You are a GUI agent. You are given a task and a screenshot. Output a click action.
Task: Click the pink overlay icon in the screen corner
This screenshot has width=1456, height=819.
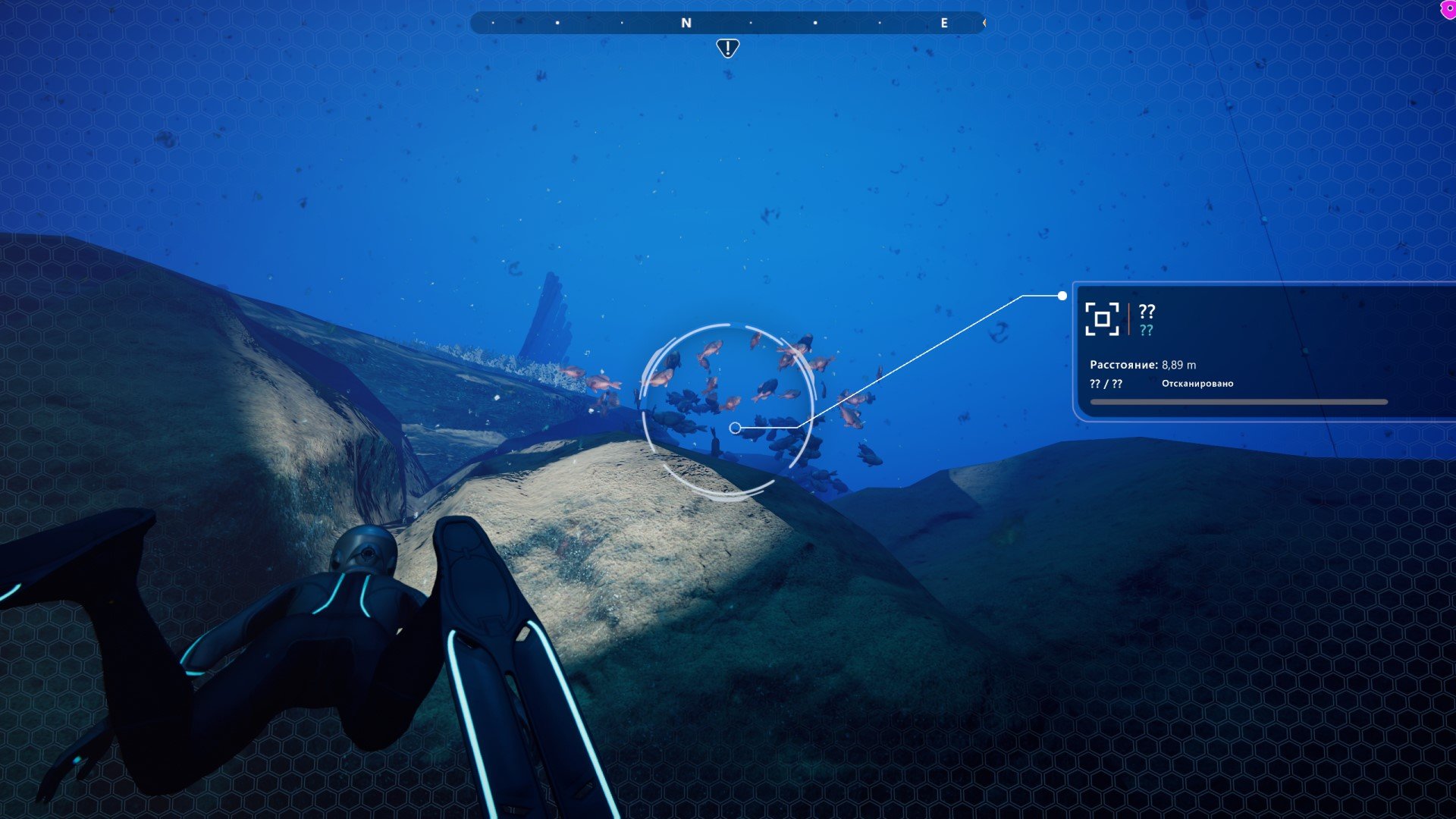click(x=1448, y=9)
